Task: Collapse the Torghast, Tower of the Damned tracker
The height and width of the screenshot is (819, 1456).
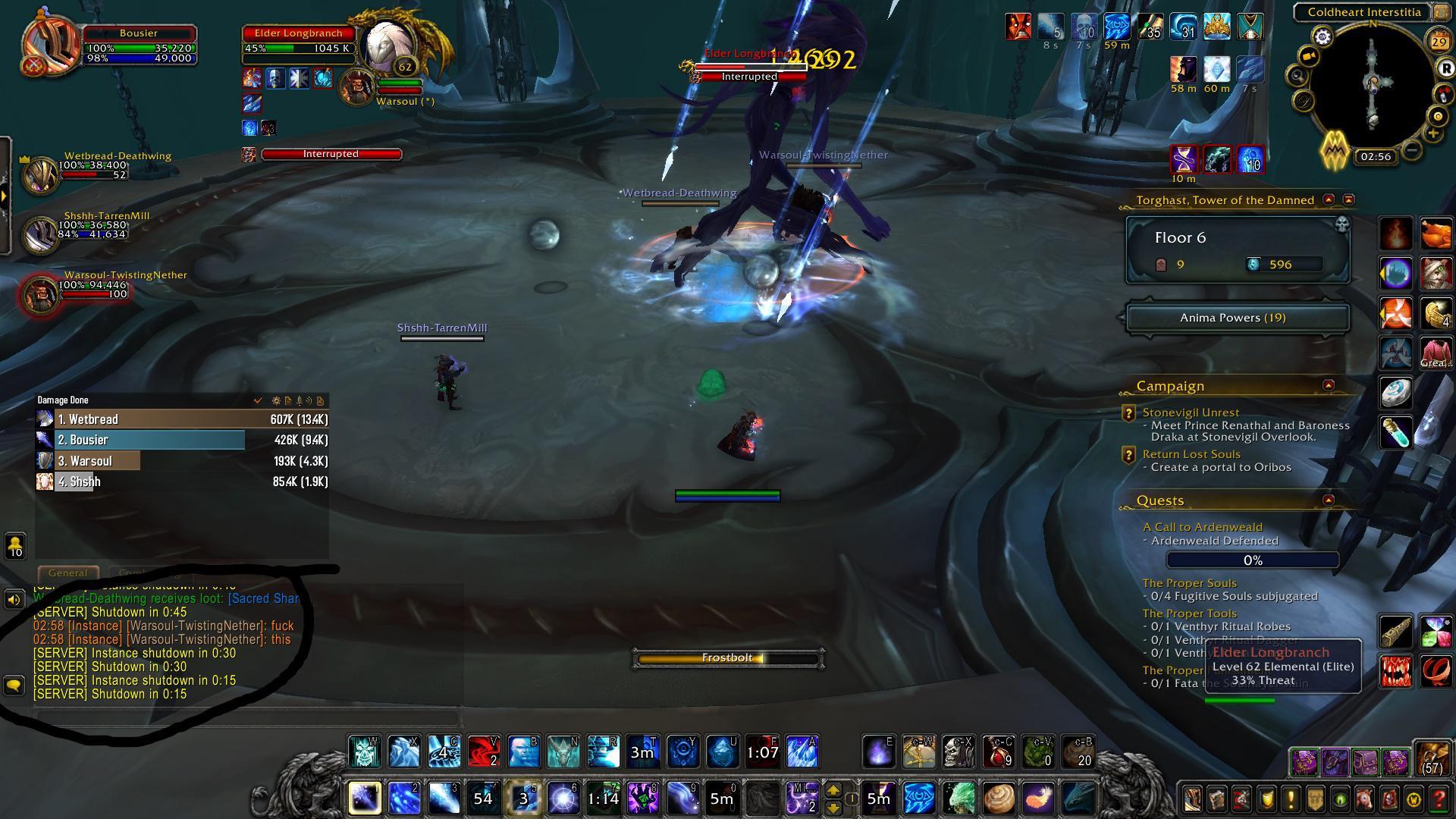Action: (x=1329, y=199)
